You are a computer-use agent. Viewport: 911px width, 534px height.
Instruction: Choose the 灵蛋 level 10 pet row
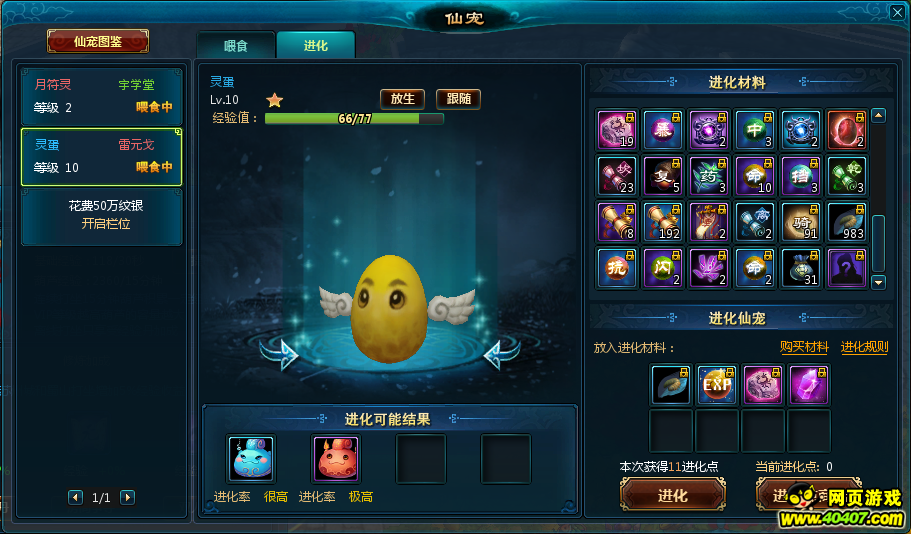(102, 157)
